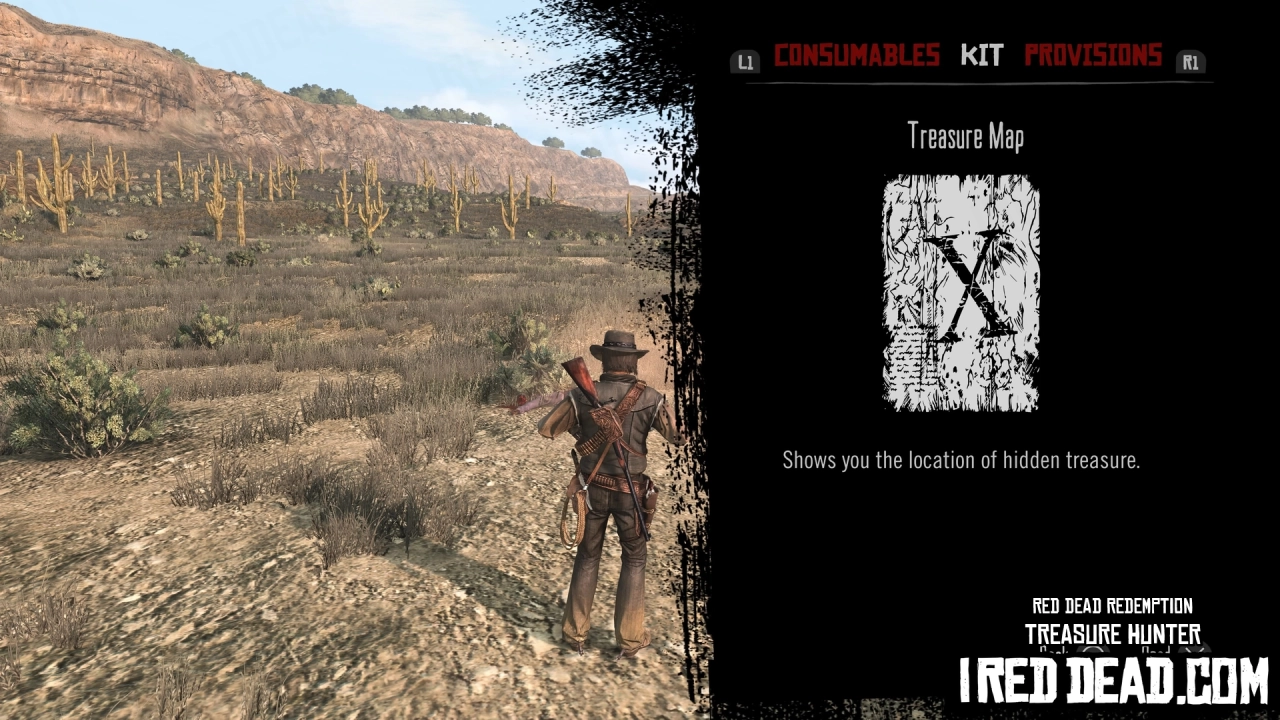Click the RED DEAD REDEMPTION caption
1280x720 pixels.
tap(1111, 606)
